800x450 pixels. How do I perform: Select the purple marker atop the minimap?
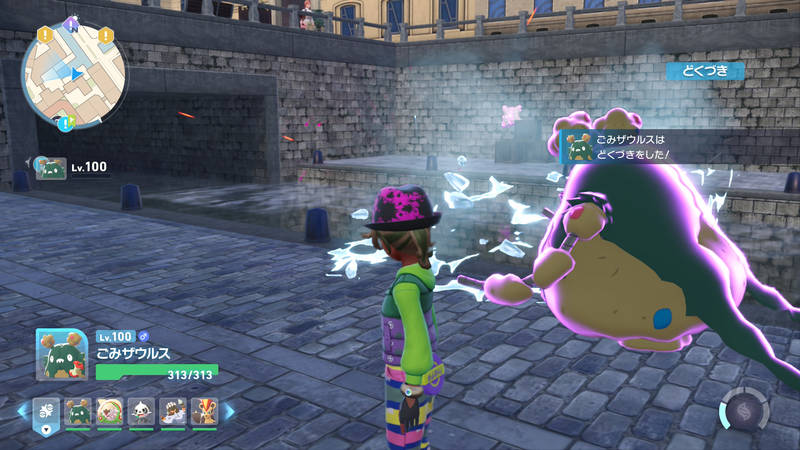[x=72, y=20]
